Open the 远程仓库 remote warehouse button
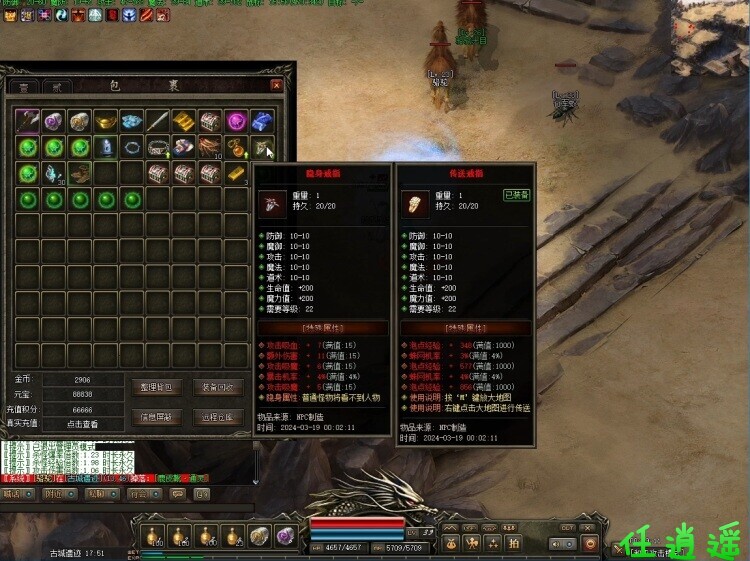Image resolution: width=750 pixels, height=561 pixels. (216, 417)
